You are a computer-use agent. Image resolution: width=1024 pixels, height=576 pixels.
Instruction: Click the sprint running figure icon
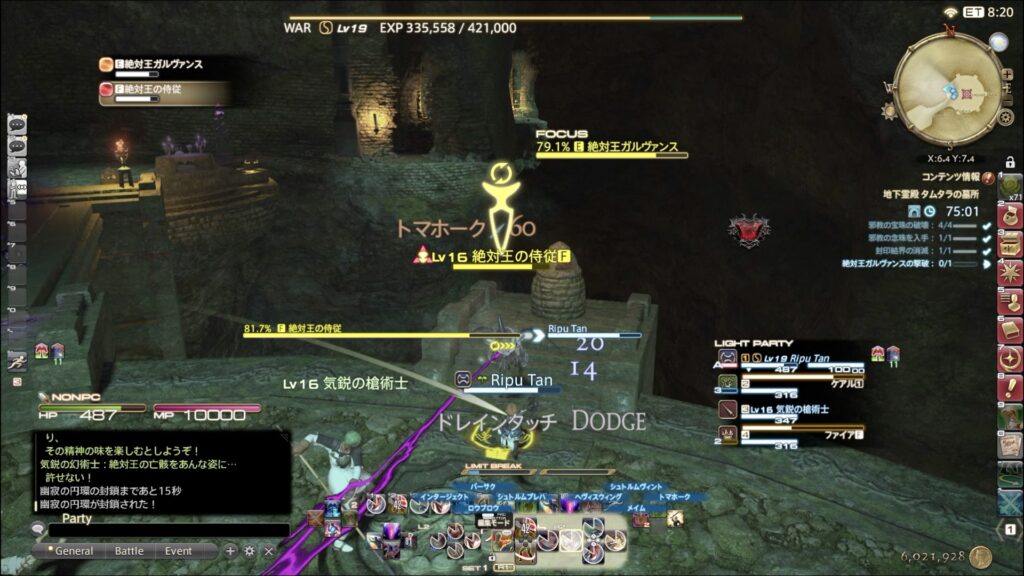(x=16, y=360)
